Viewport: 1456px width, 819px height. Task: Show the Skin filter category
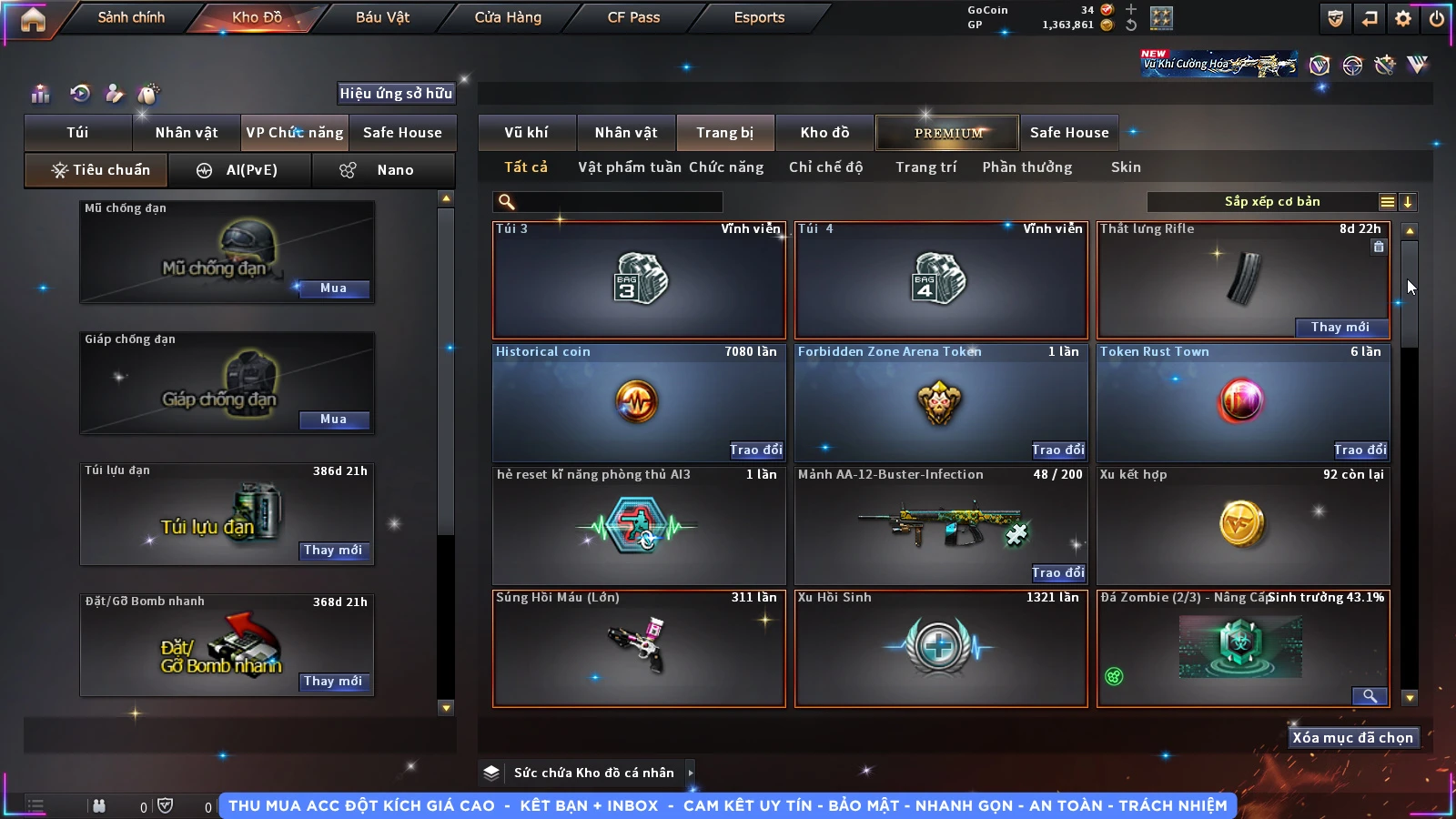click(1126, 167)
